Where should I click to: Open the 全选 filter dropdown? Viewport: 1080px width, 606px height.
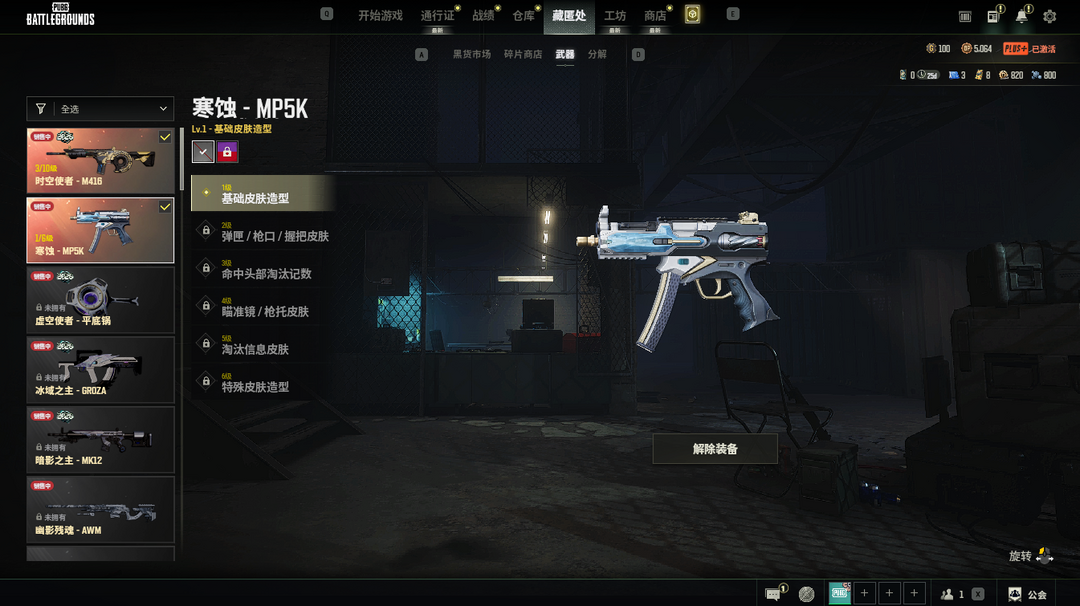click(x=100, y=109)
